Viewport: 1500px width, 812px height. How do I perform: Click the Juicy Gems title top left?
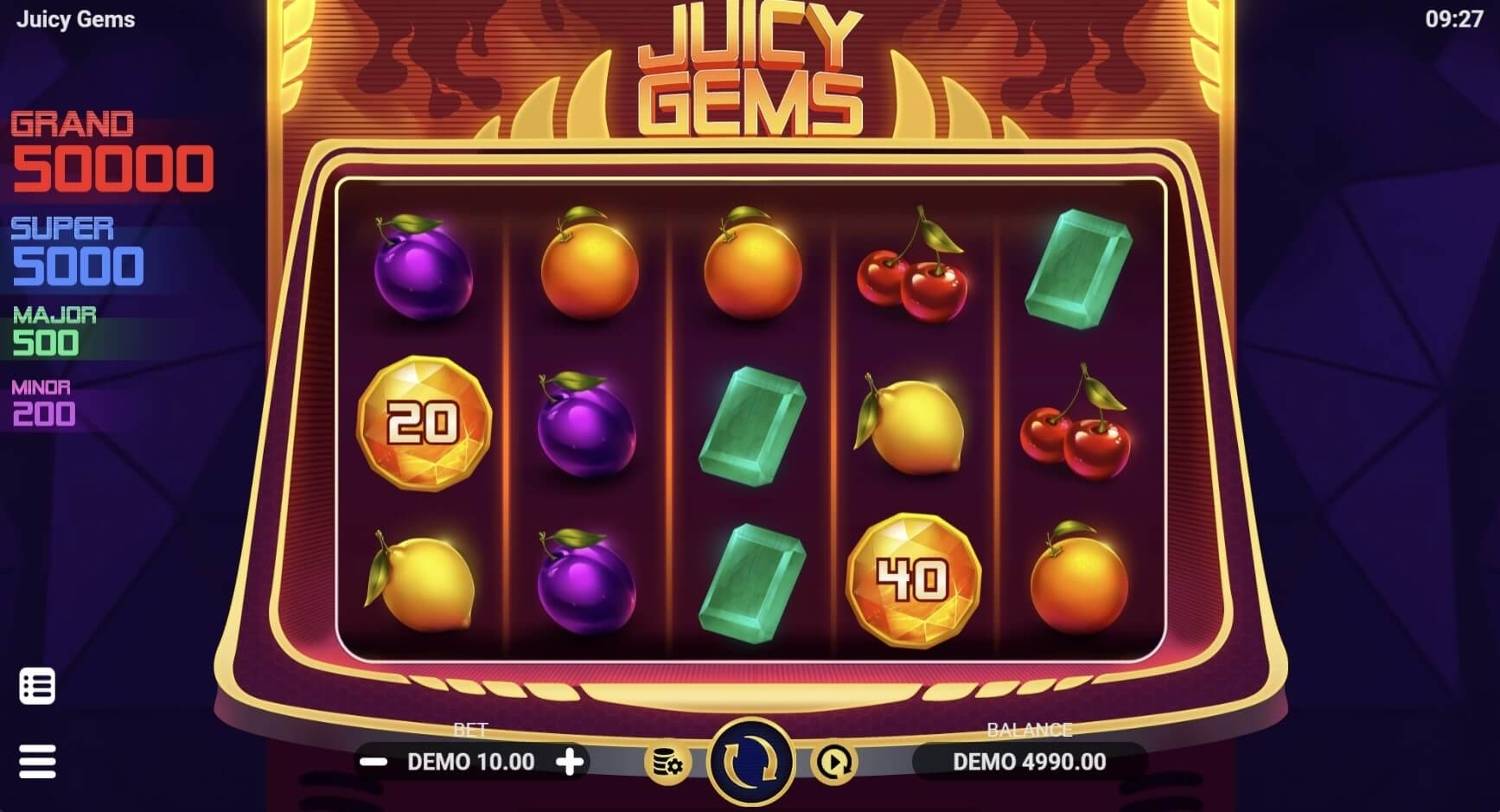click(74, 19)
